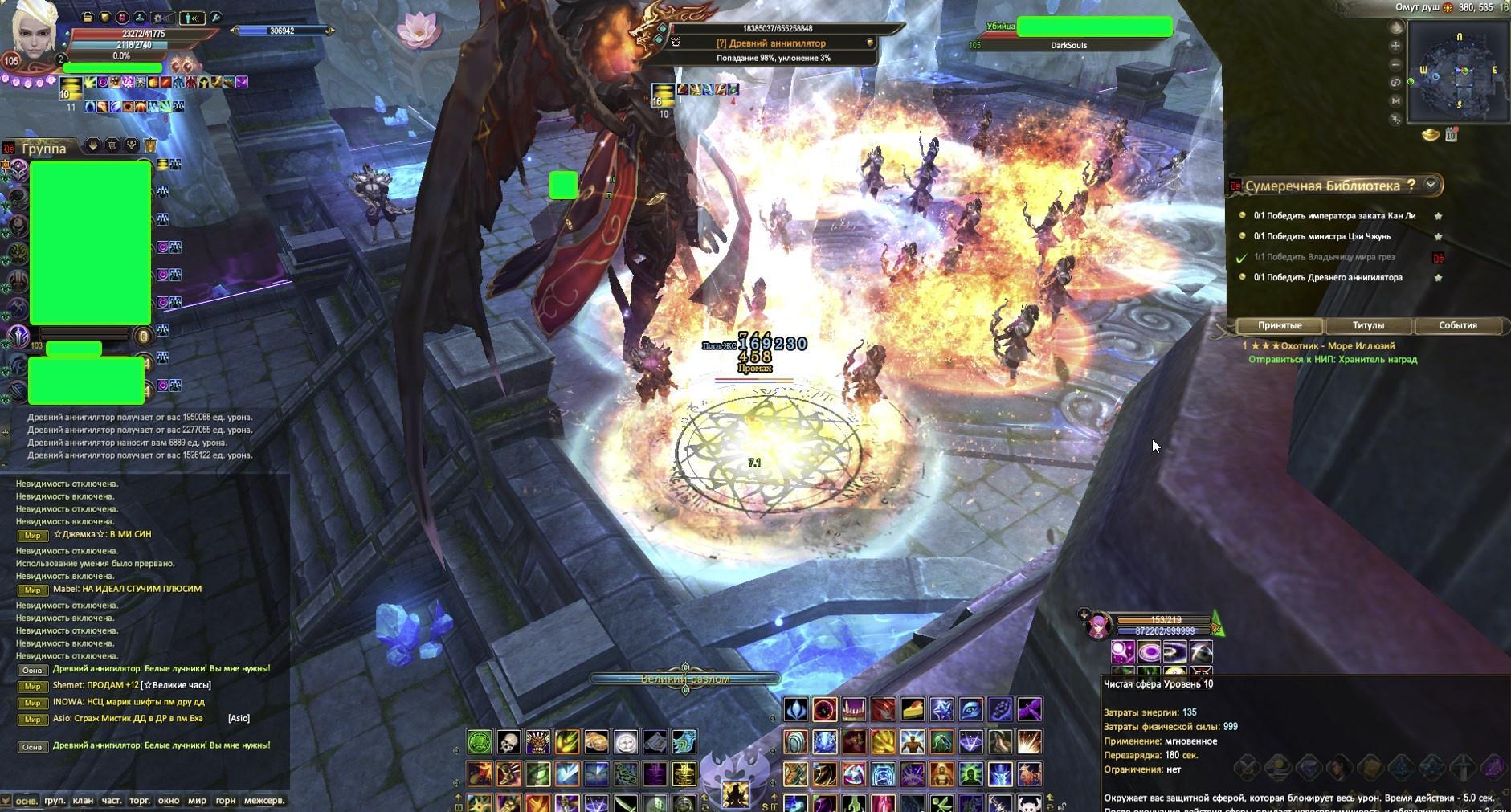Screen dimensions: 1511x812
Task: Open the calendar icon below the minimap
Action: tap(1451, 135)
